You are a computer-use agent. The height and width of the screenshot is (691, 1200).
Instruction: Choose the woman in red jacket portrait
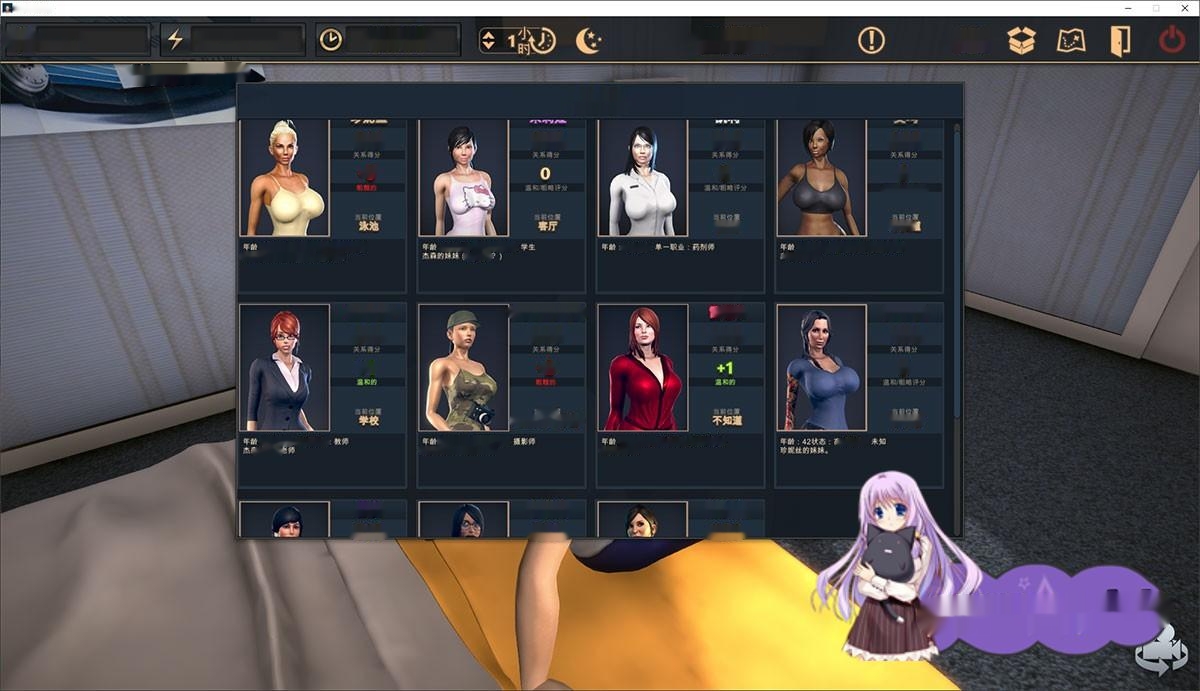point(642,367)
